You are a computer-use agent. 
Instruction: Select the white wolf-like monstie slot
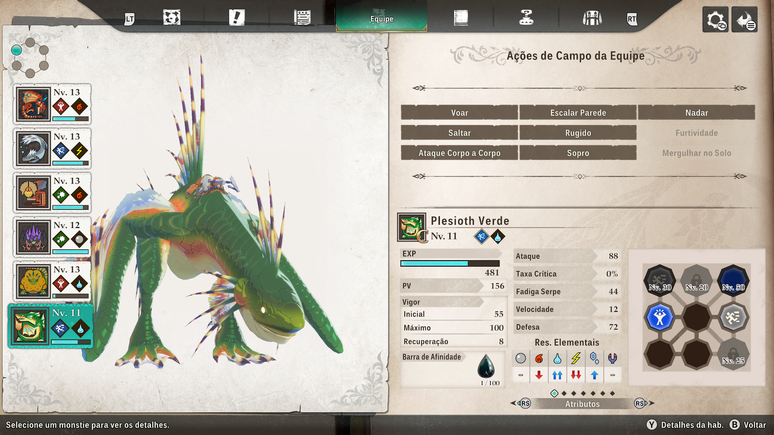[52, 149]
